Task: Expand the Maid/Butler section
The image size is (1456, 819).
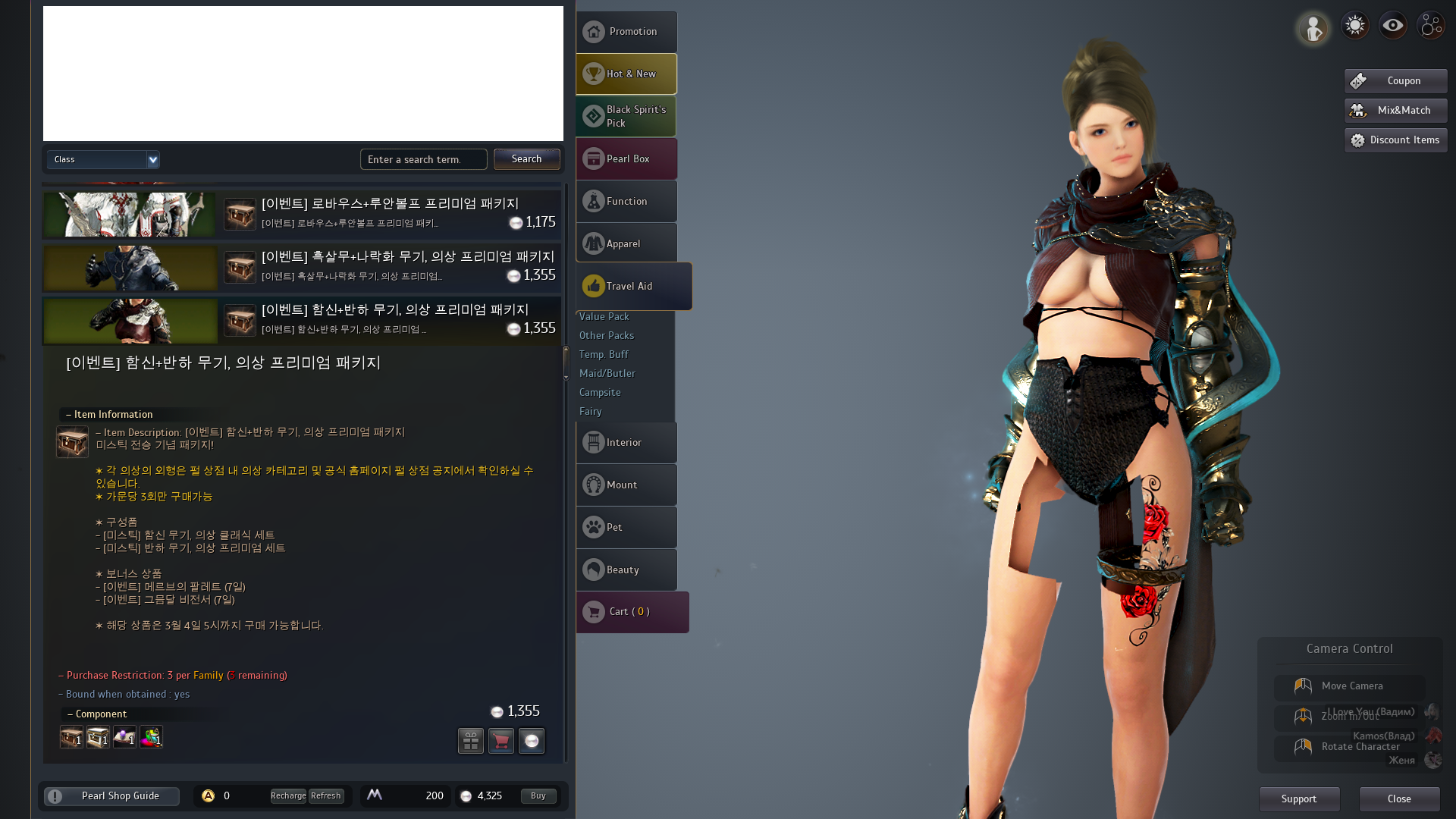Action: point(607,373)
